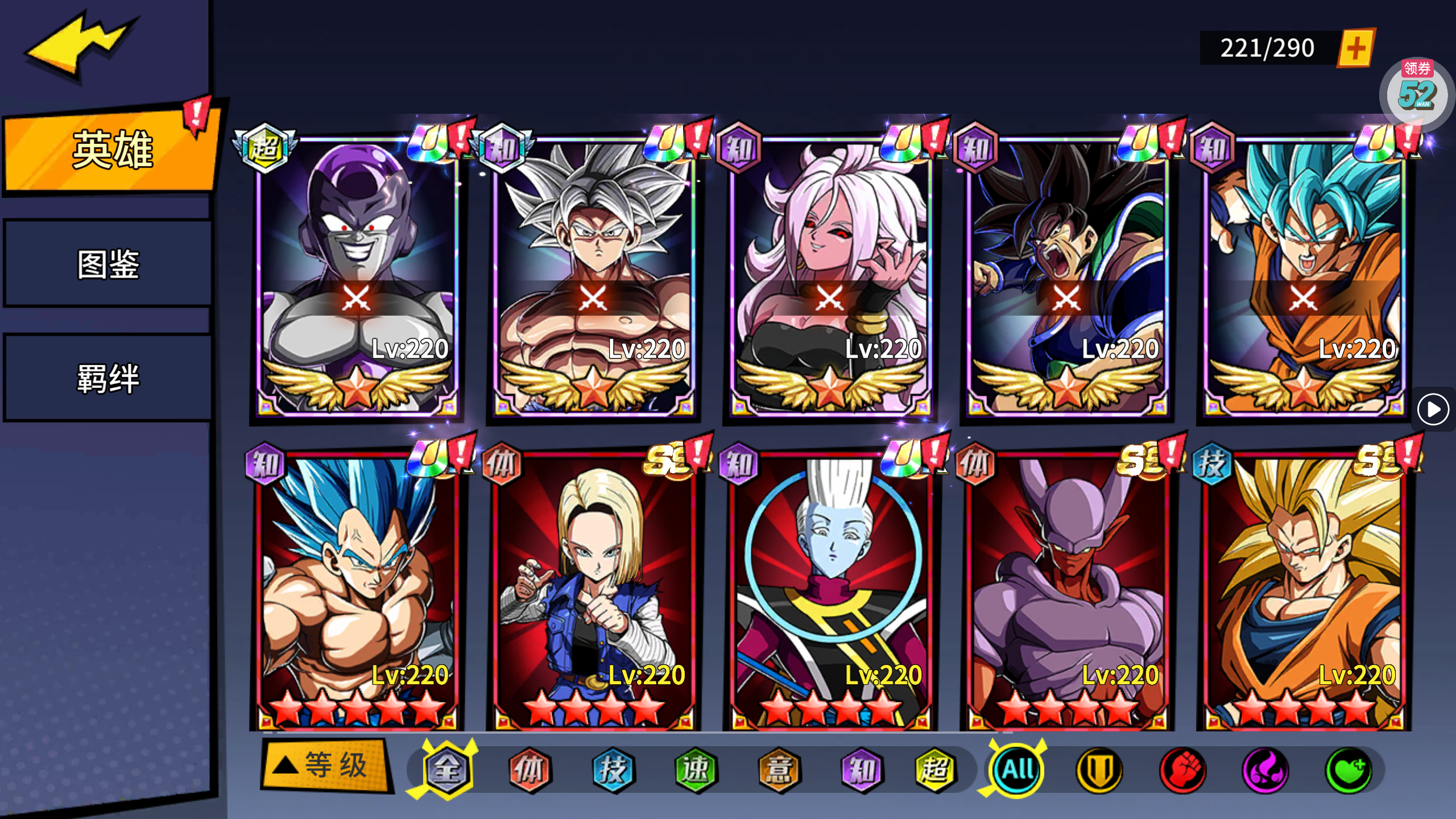Select the Super Saiyan 3 Goku card
This screenshot has width=1456, height=819.
click(1304, 591)
